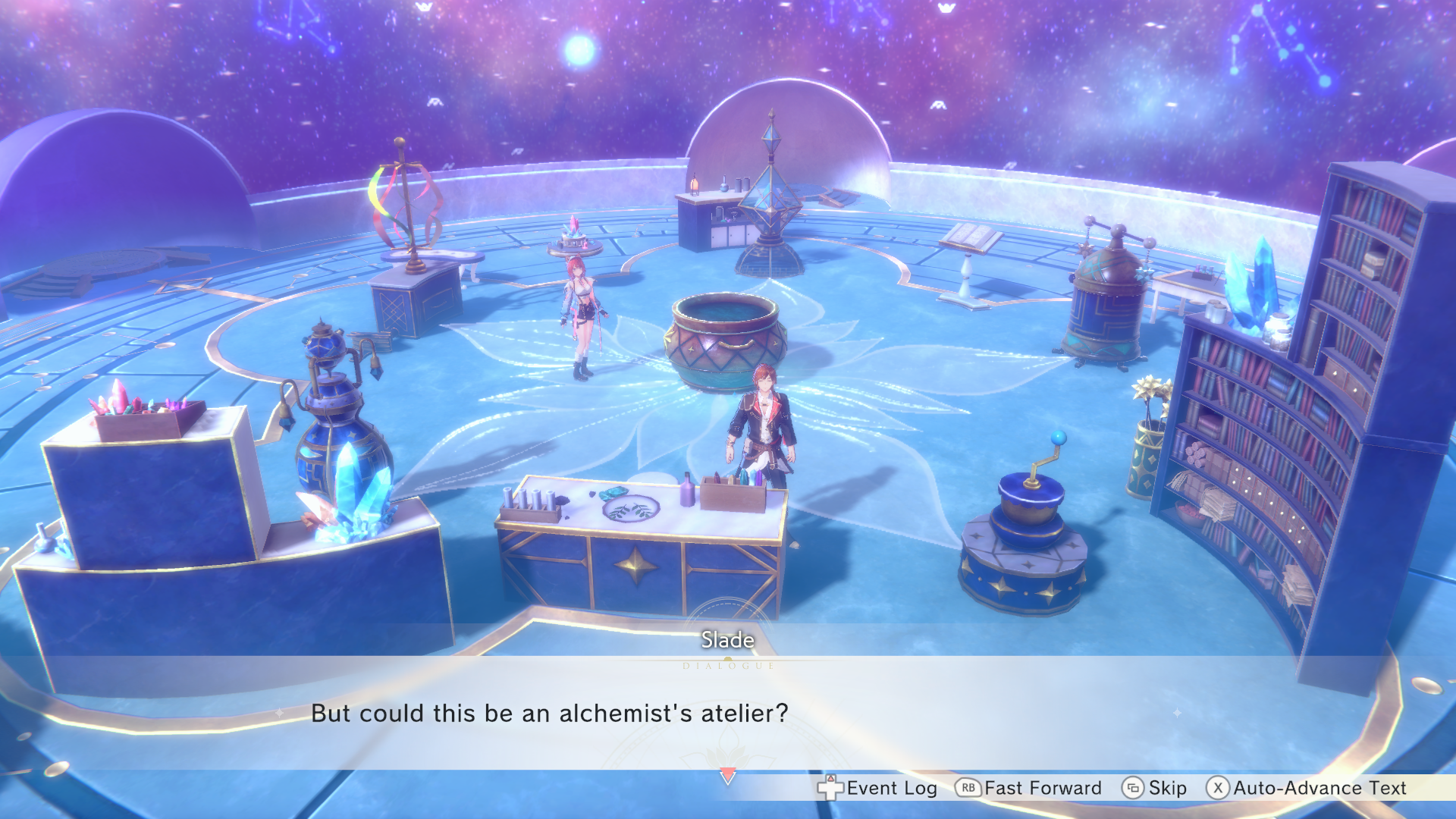This screenshot has width=1456, height=819.
Task: Skip the current cutscene
Action: tap(1154, 788)
